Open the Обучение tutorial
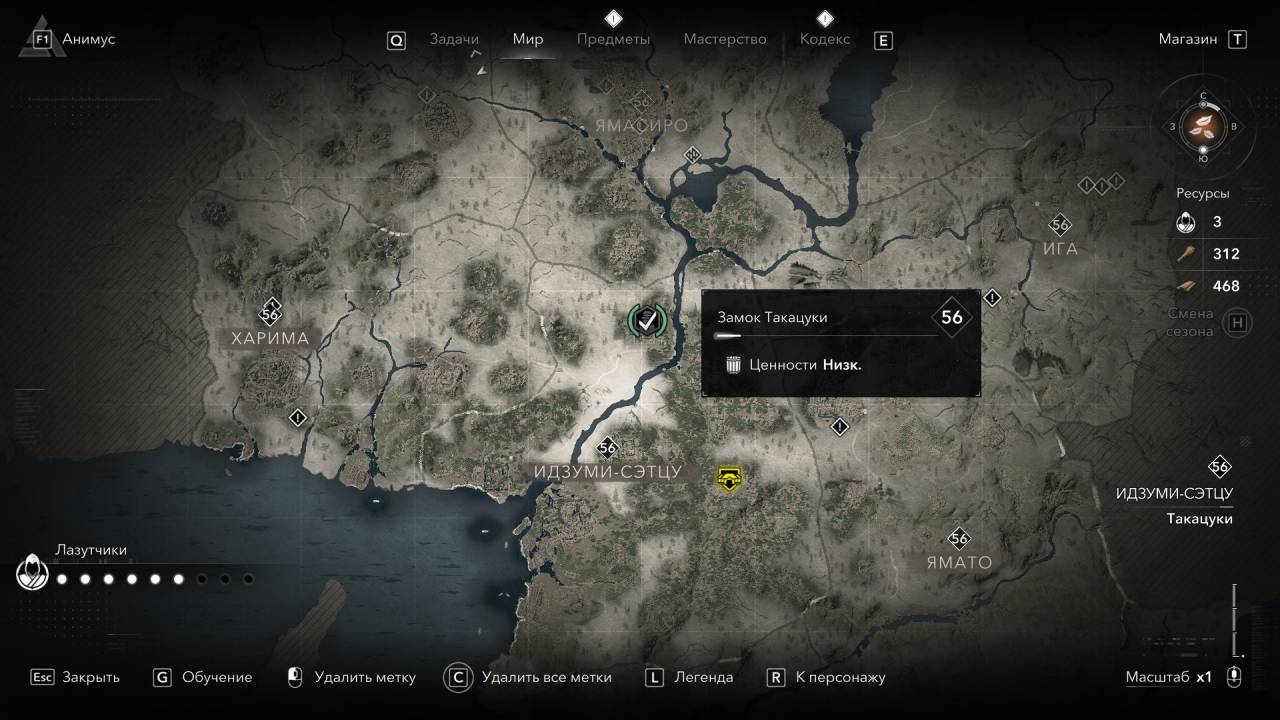 pos(216,677)
